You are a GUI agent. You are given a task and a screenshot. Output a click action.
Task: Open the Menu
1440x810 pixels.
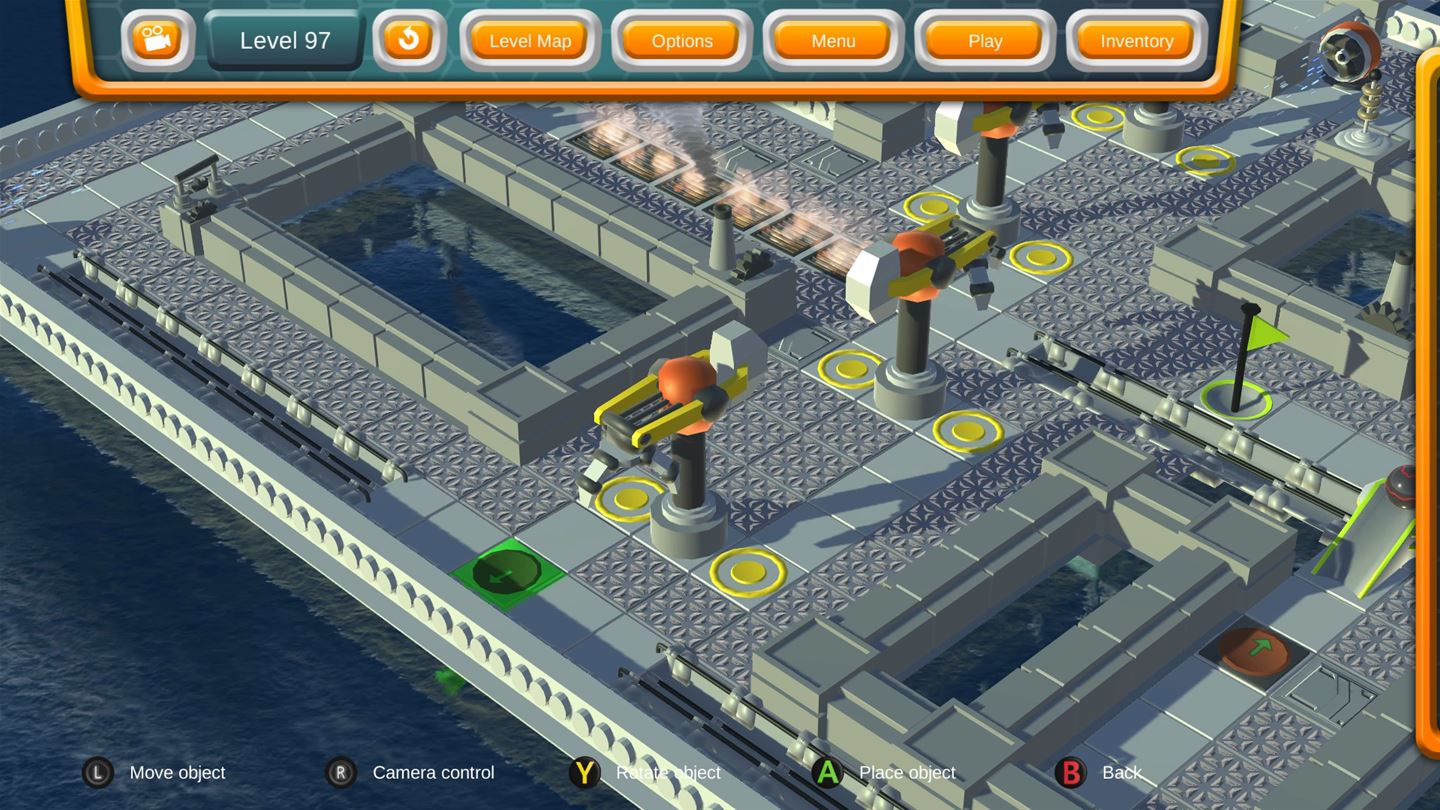click(x=832, y=41)
